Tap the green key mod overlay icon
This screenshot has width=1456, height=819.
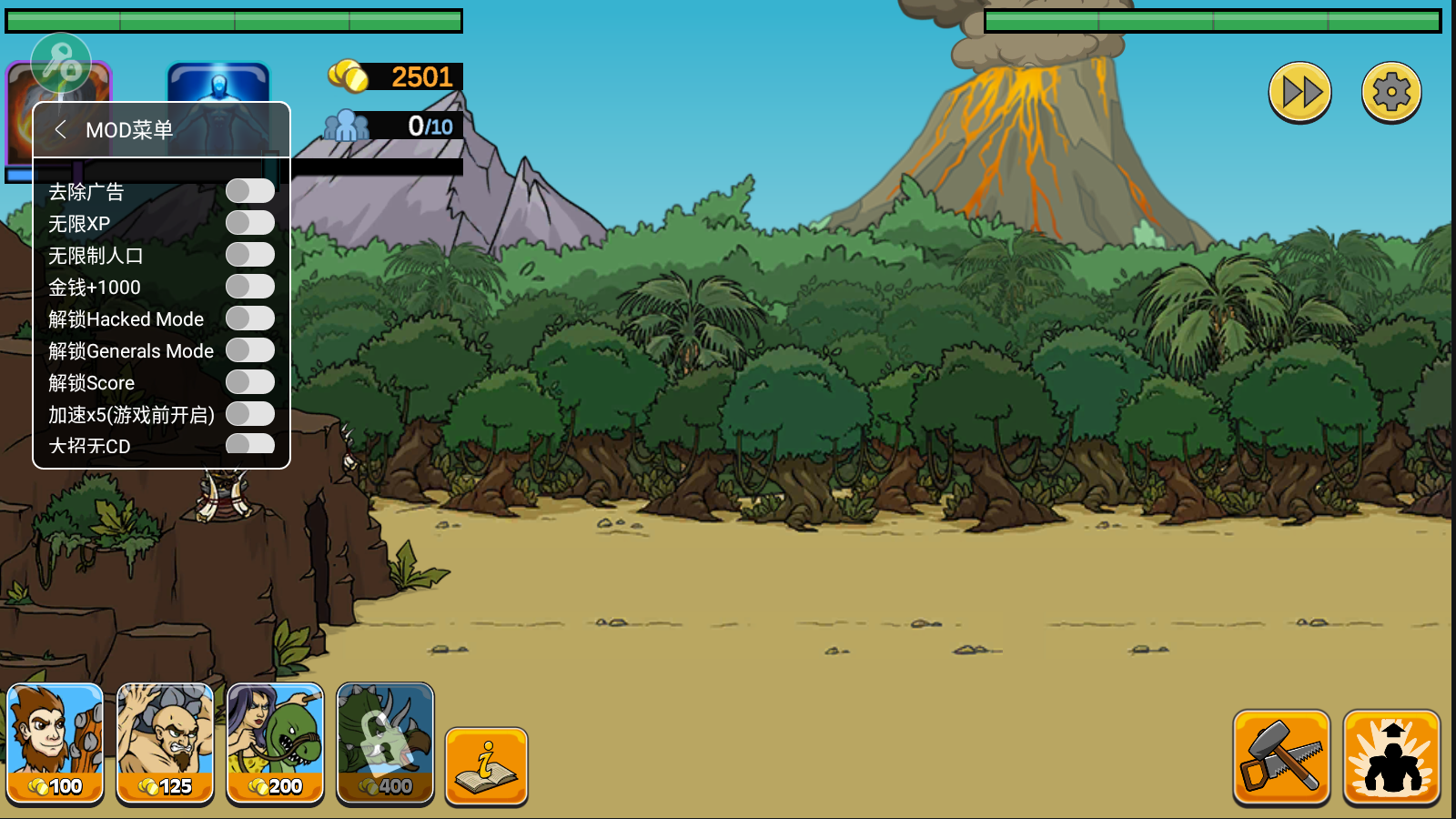coord(61,63)
